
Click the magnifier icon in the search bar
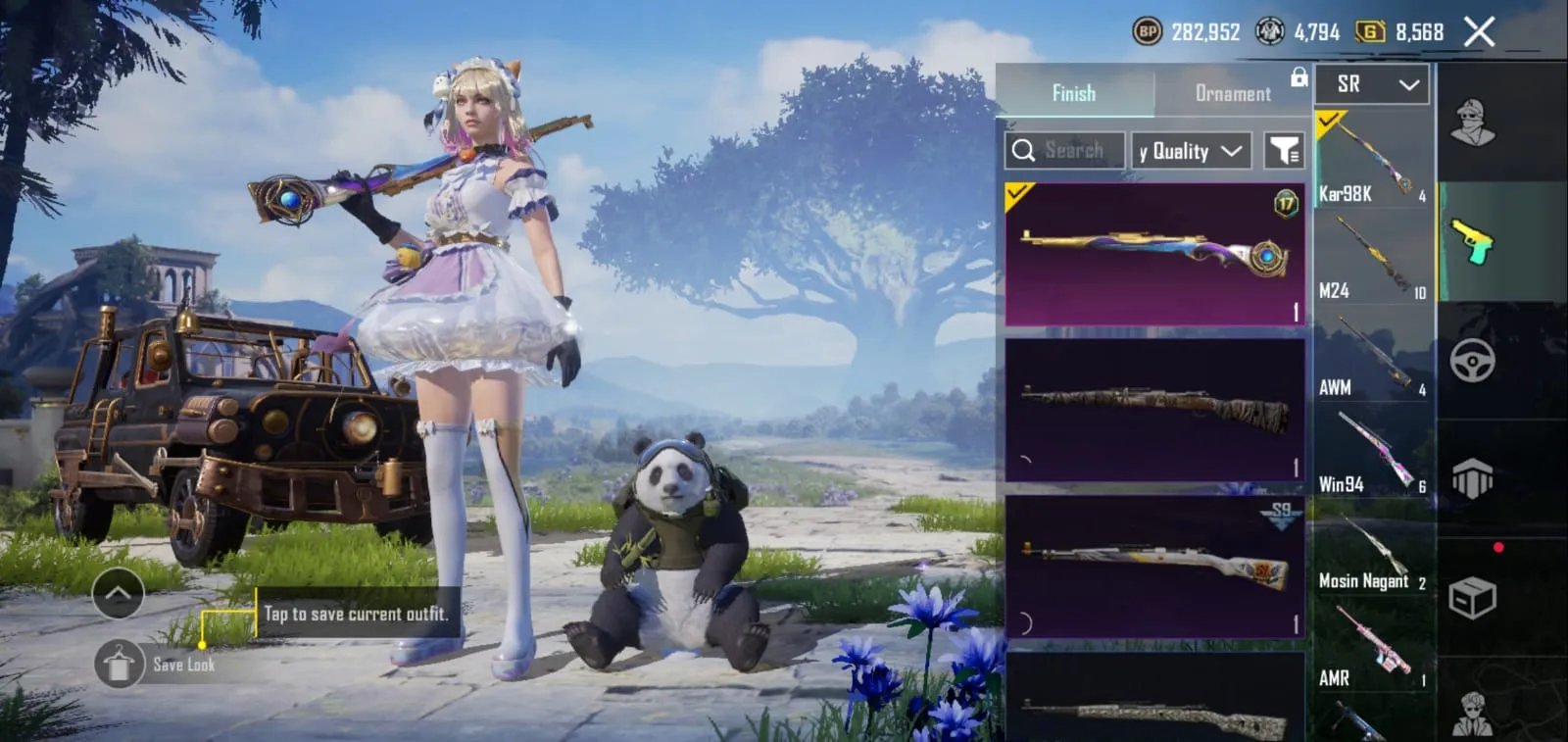point(1025,150)
